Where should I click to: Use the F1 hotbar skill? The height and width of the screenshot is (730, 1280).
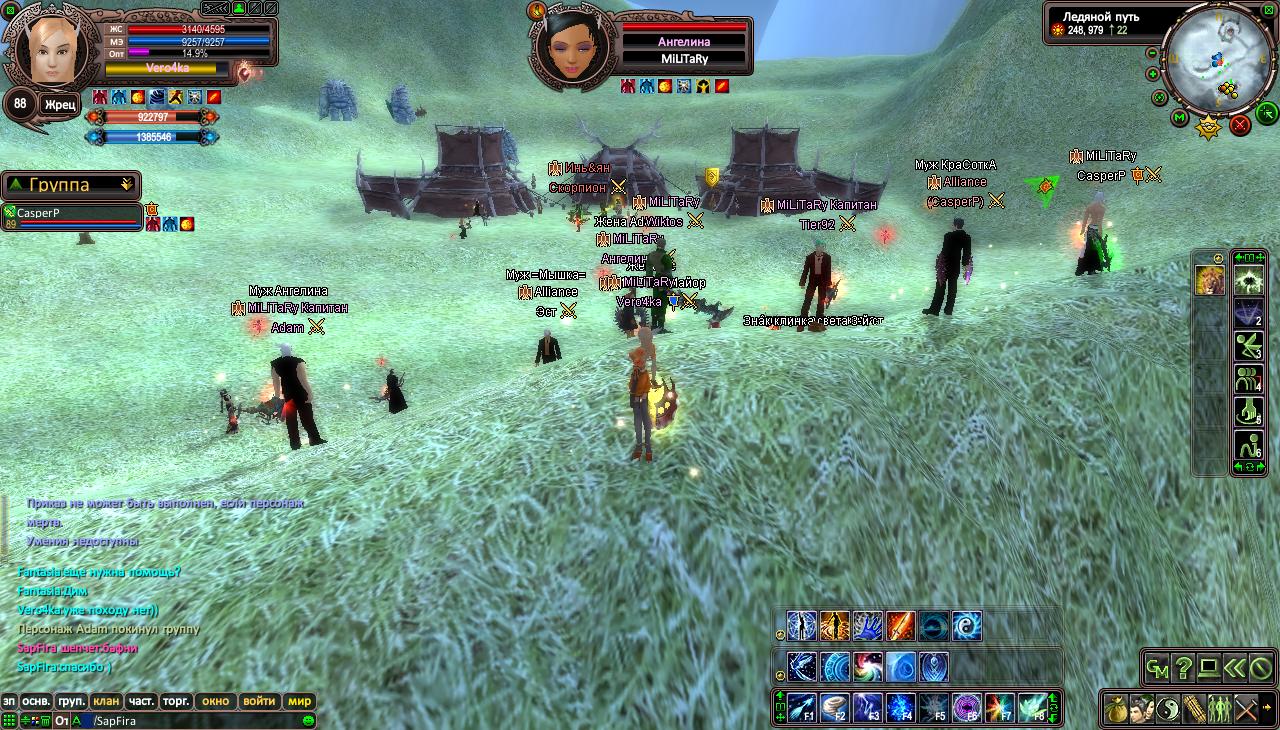[x=803, y=707]
